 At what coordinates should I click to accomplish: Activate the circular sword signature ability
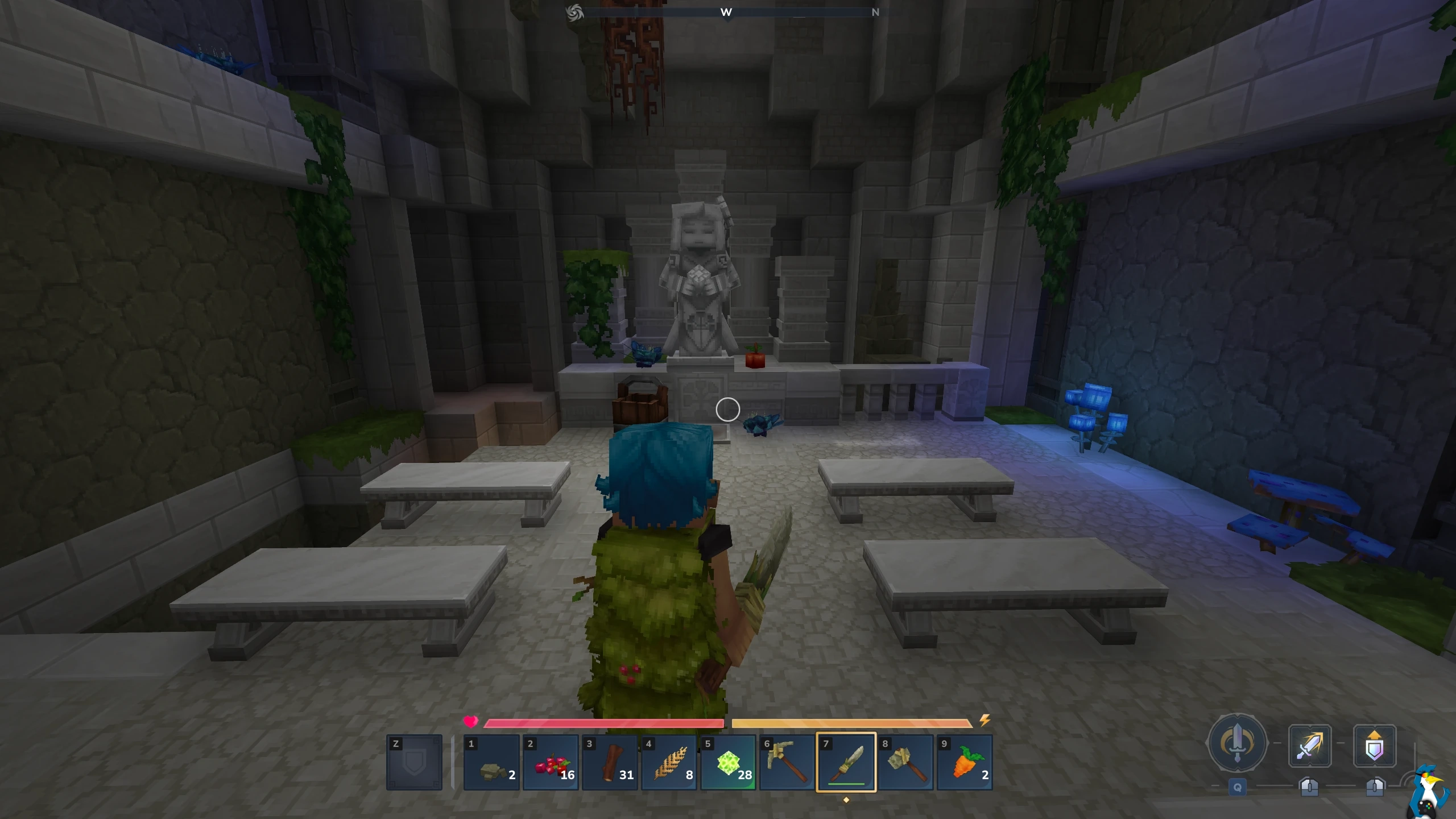coord(1237,743)
